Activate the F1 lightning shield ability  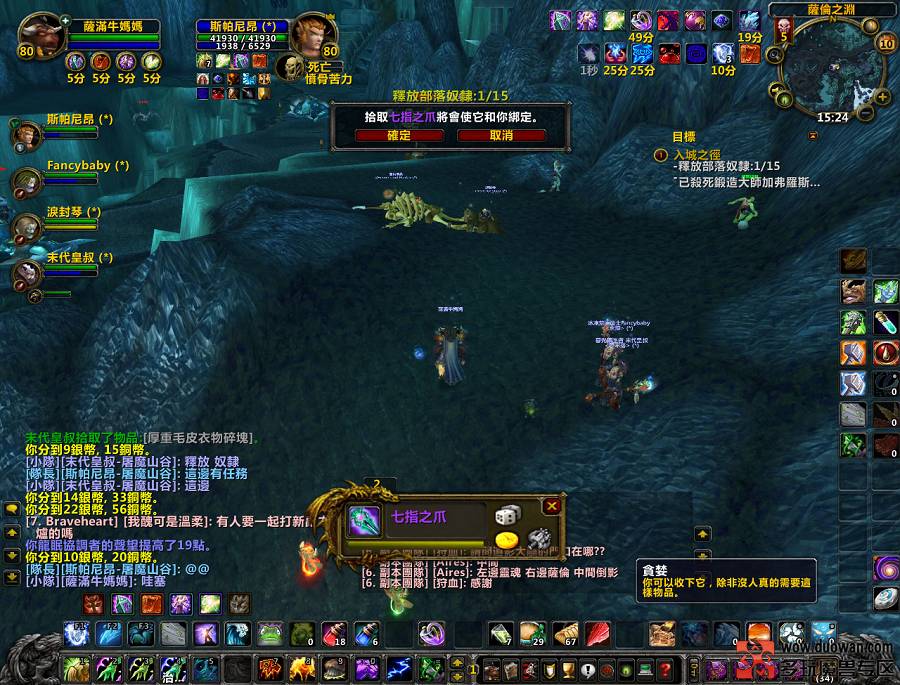pos(78,634)
